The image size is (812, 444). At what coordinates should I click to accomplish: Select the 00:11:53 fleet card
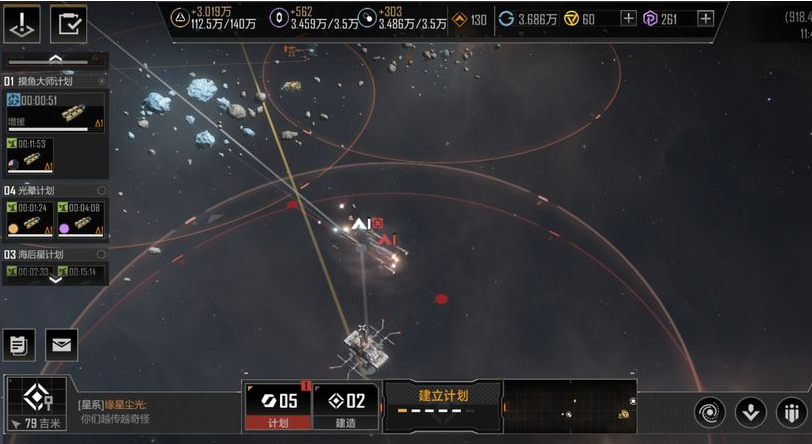click(x=29, y=153)
